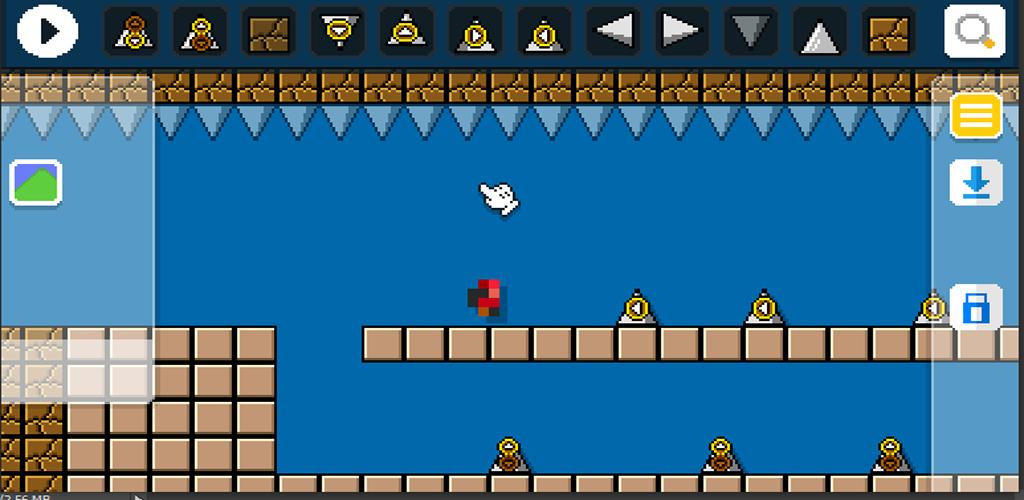
Task: Choose the upward-pointing white spike tile
Action: tap(820, 31)
